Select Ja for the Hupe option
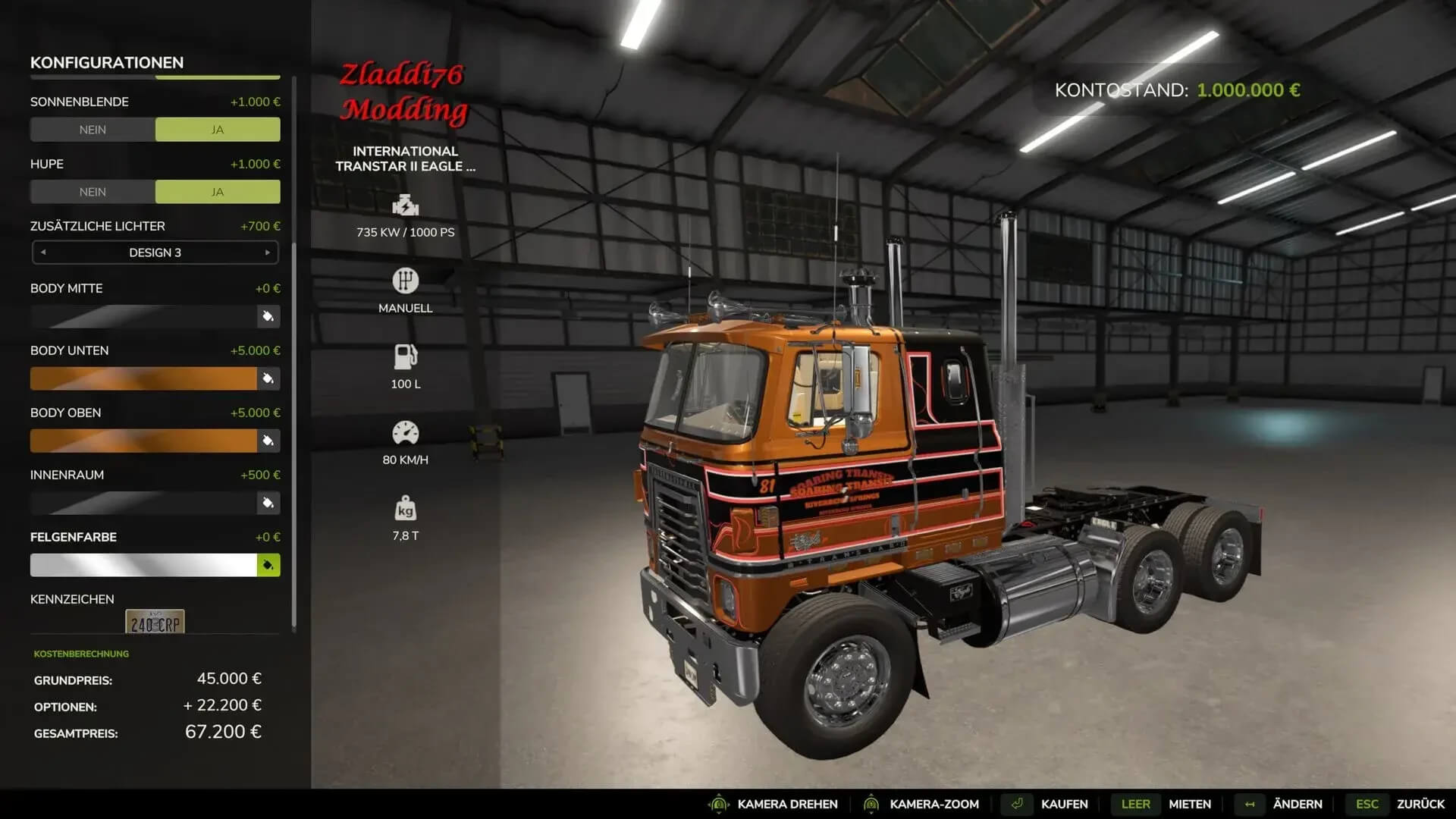 pos(218,192)
